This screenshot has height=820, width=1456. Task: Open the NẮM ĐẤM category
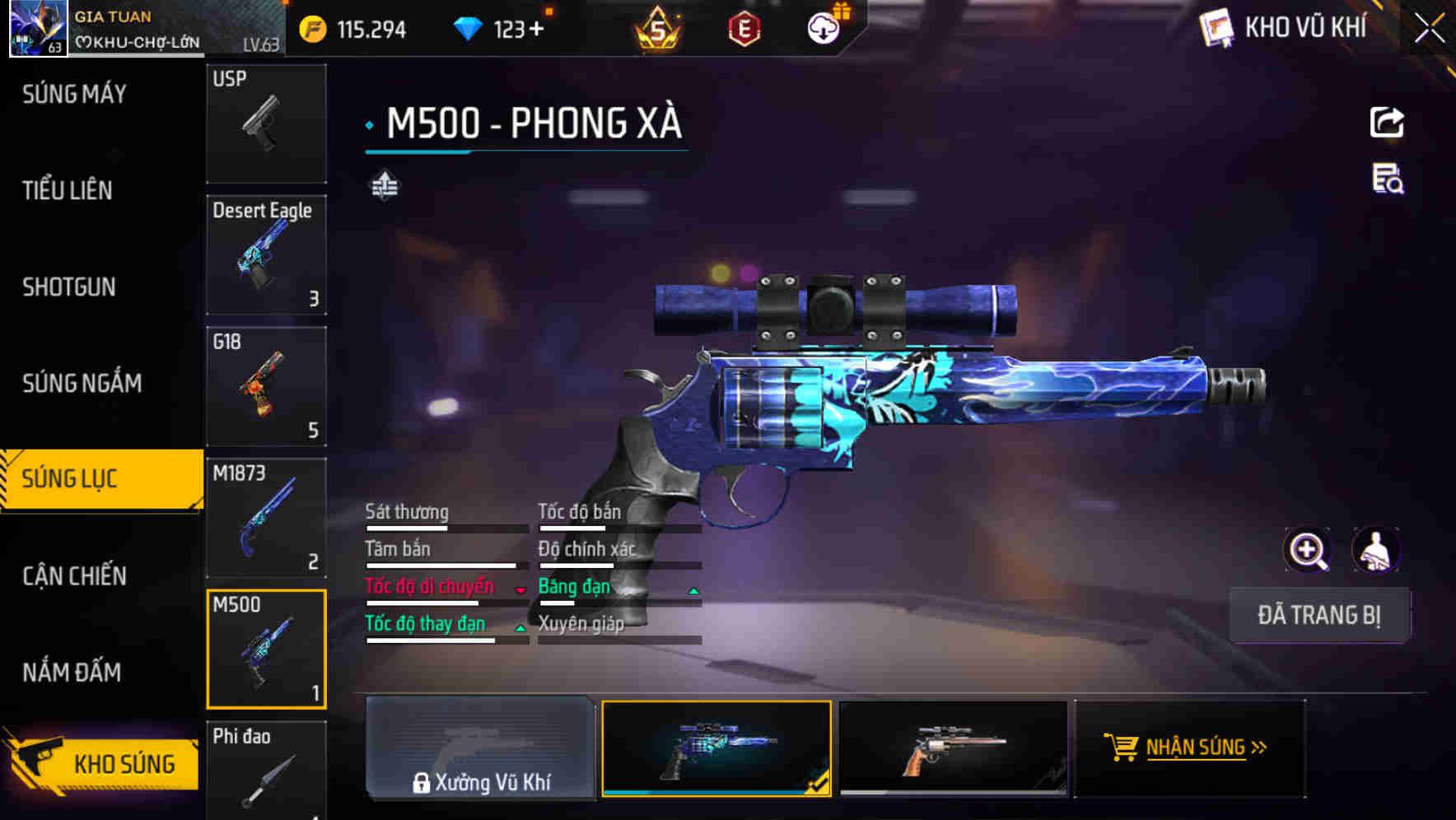point(71,672)
